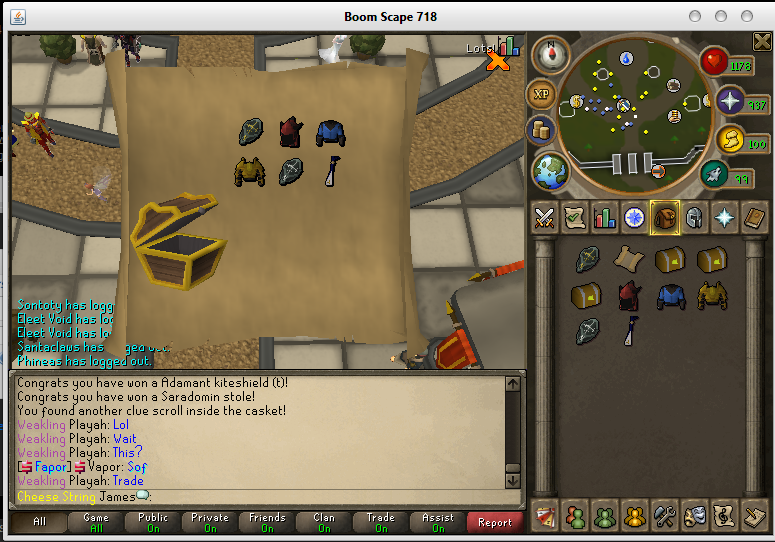Open the magic spellbook tab
This screenshot has height=542, width=775.
[724, 217]
